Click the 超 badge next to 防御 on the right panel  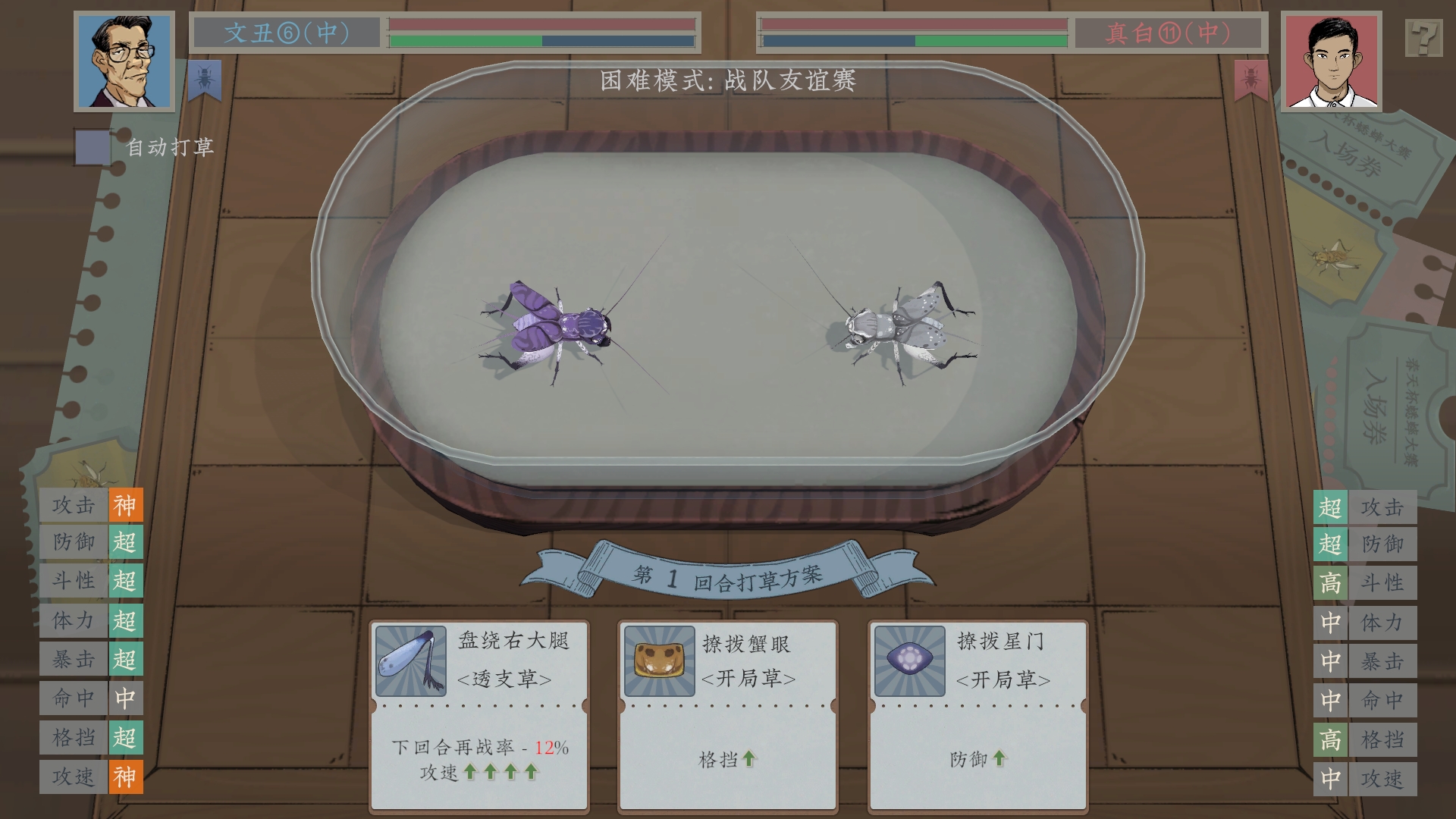tap(1331, 544)
